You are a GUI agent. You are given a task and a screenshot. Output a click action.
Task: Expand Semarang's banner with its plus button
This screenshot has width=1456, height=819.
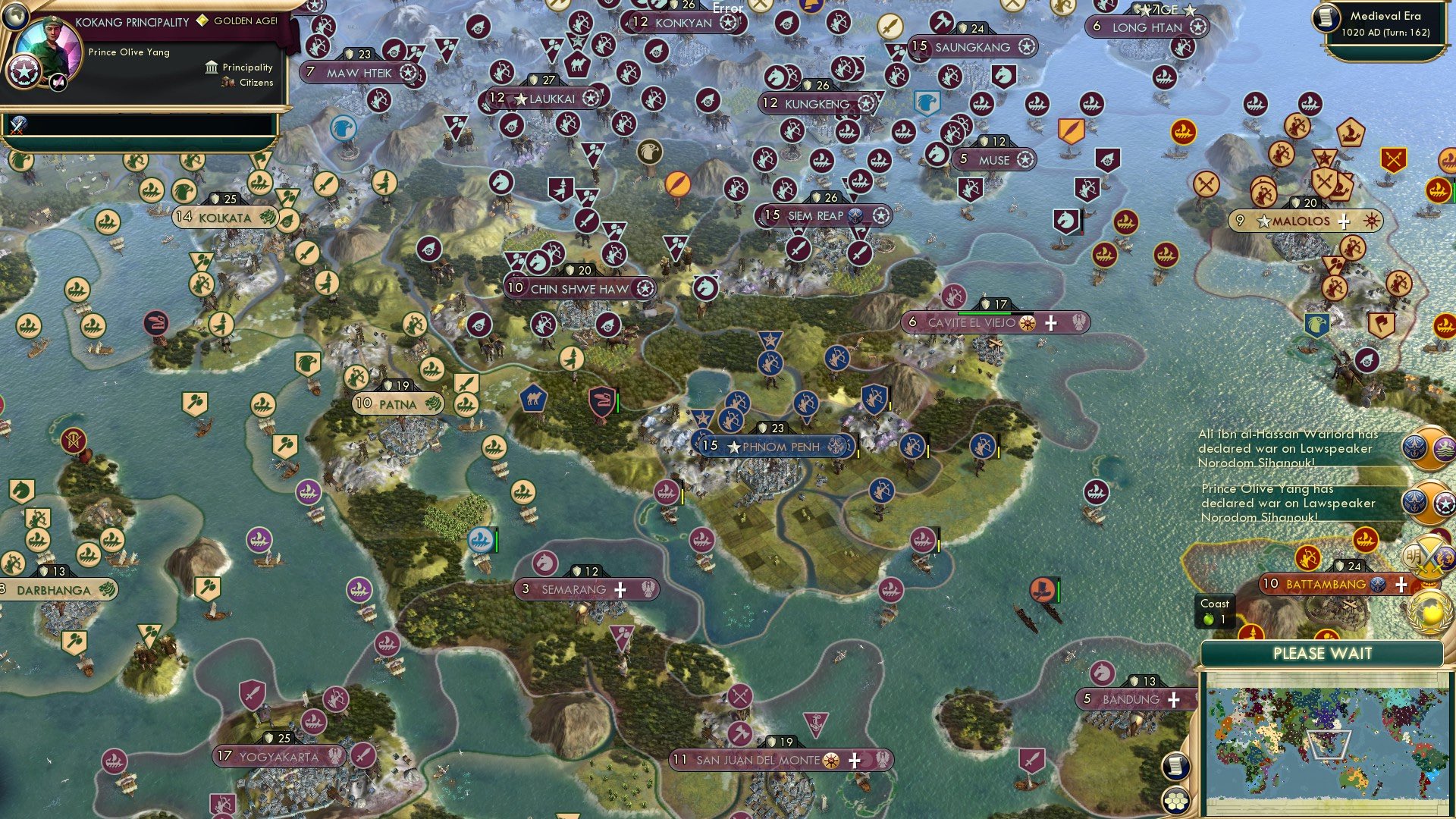click(620, 588)
